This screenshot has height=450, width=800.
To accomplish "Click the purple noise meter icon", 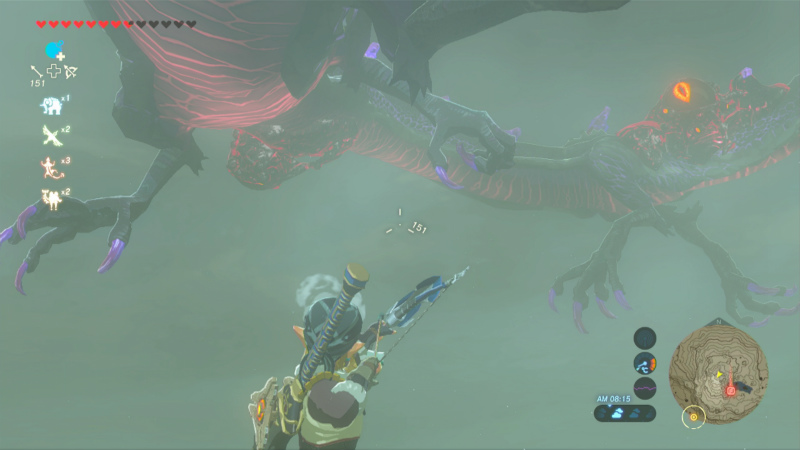I will click(645, 389).
